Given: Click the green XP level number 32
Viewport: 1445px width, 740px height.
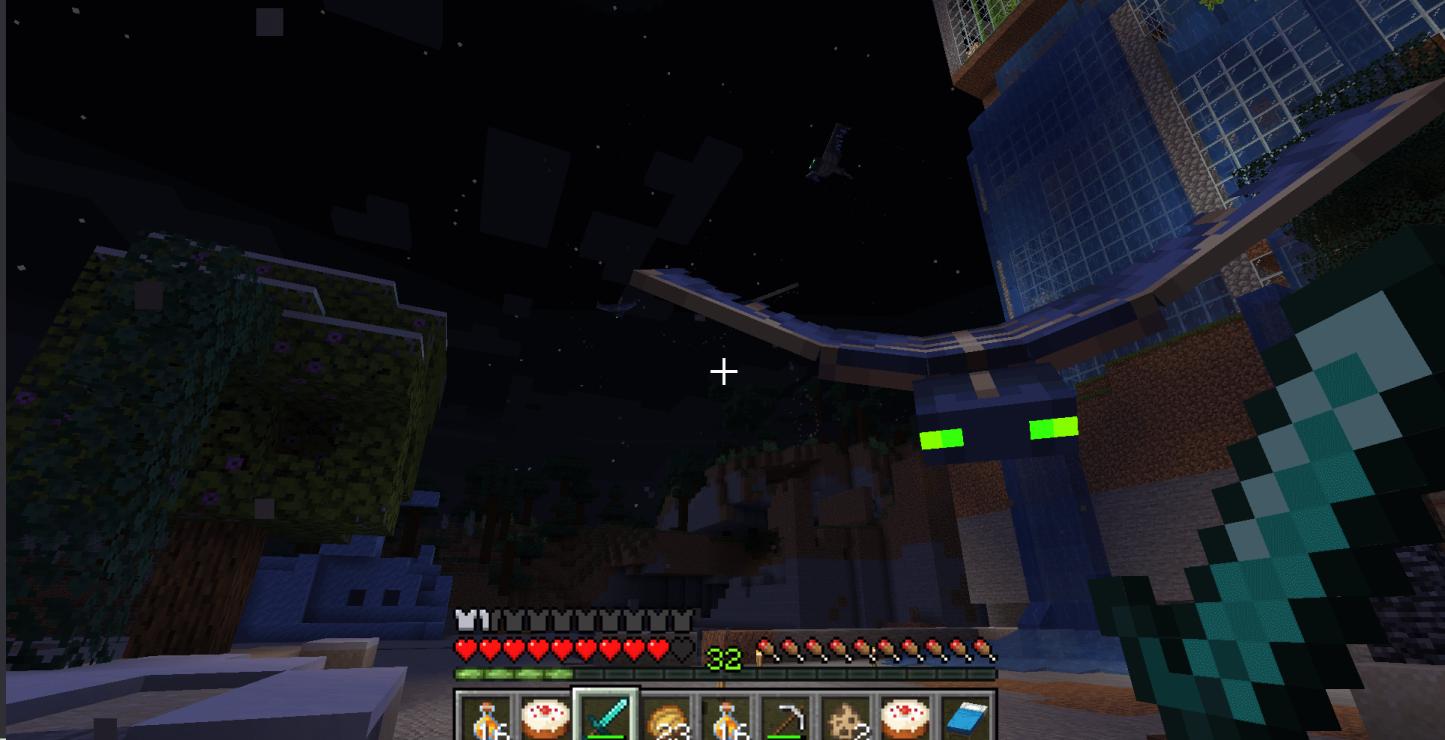Looking at the screenshot, I should [723, 658].
